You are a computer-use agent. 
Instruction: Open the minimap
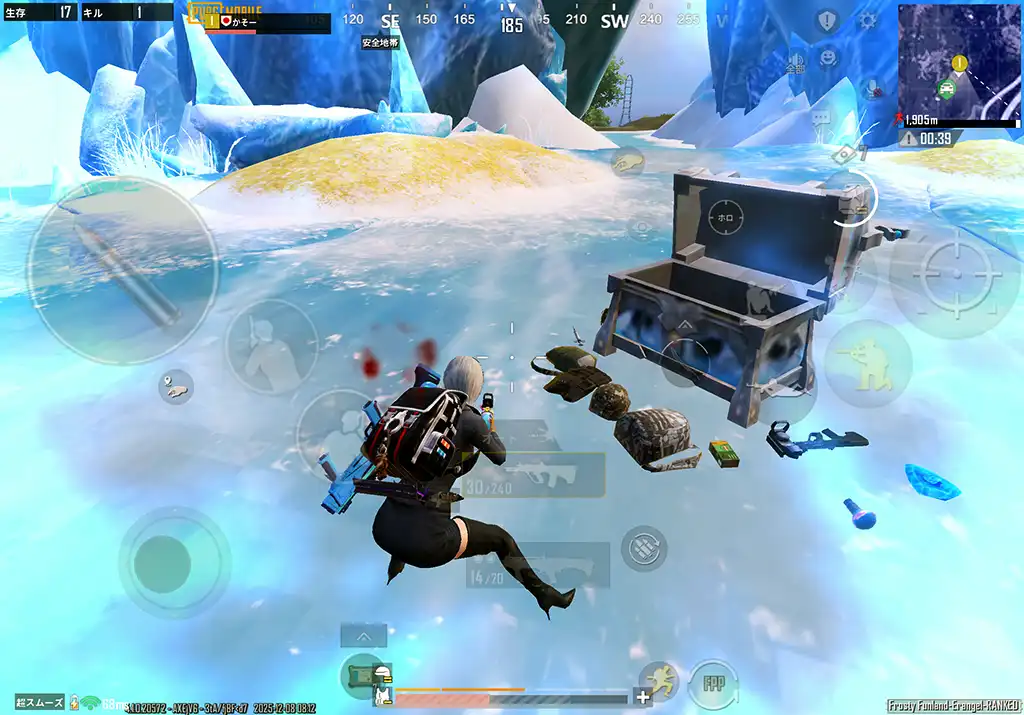[x=959, y=64]
